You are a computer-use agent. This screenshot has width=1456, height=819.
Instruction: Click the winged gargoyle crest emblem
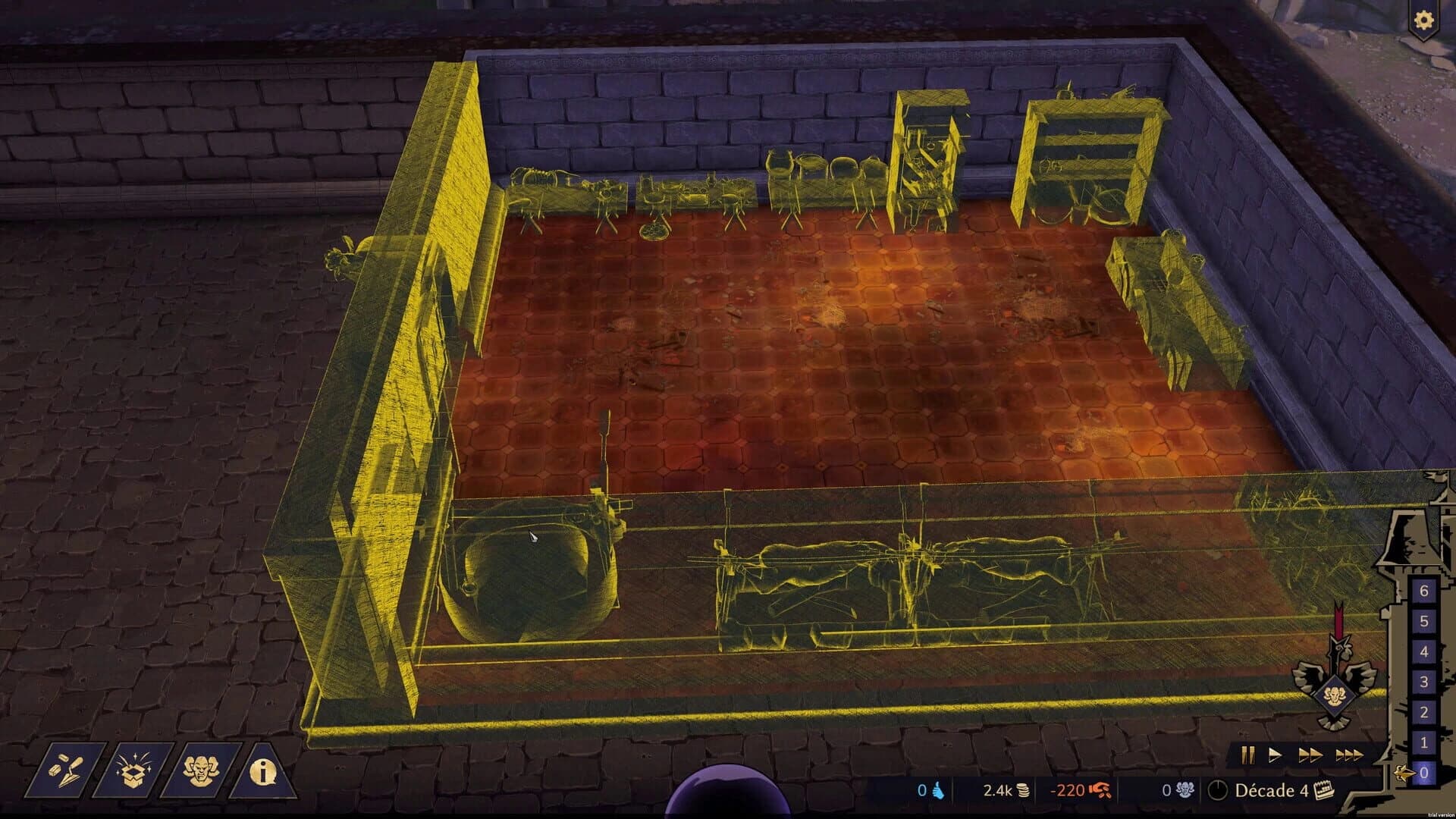(1336, 694)
